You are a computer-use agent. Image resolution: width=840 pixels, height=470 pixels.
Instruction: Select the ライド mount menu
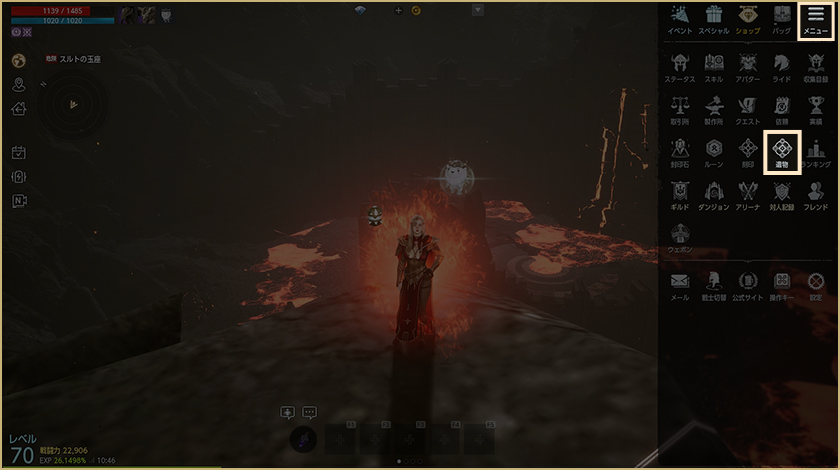pos(781,65)
